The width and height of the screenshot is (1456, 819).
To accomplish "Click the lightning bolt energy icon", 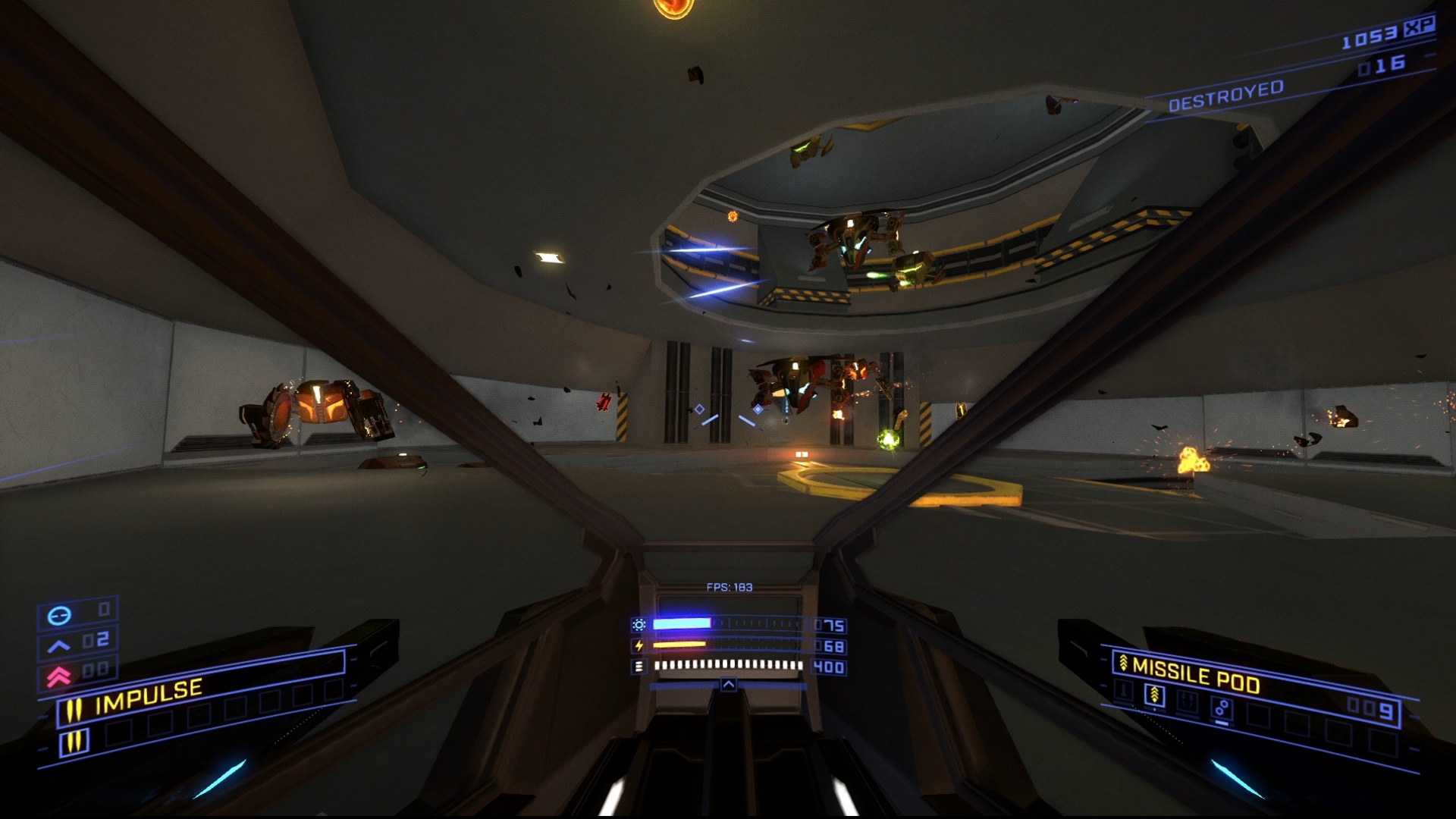I will [x=639, y=645].
